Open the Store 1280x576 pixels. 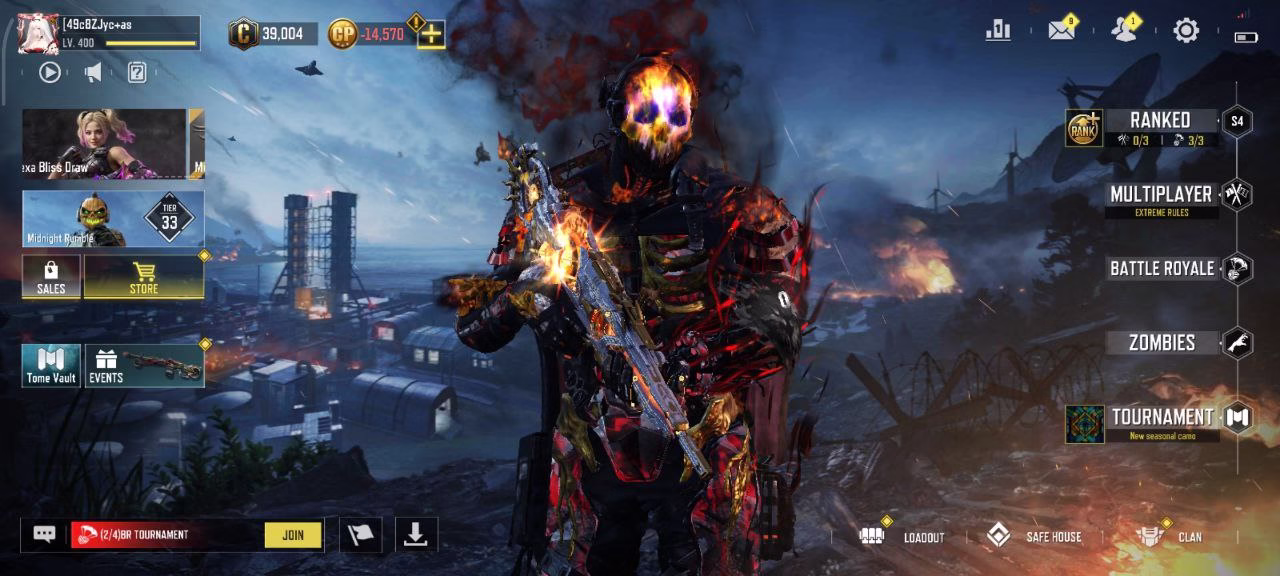coord(144,277)
